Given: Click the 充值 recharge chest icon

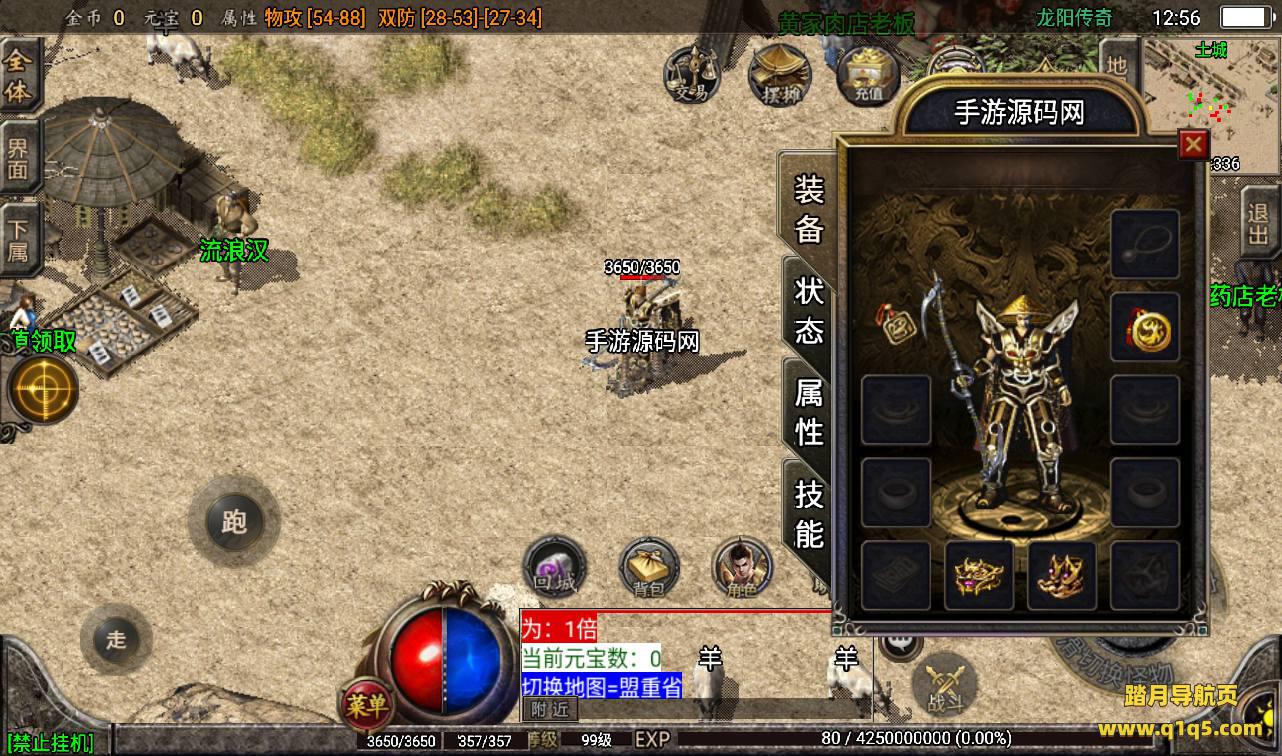Looking at the screenshot, I should coord(867,75).
